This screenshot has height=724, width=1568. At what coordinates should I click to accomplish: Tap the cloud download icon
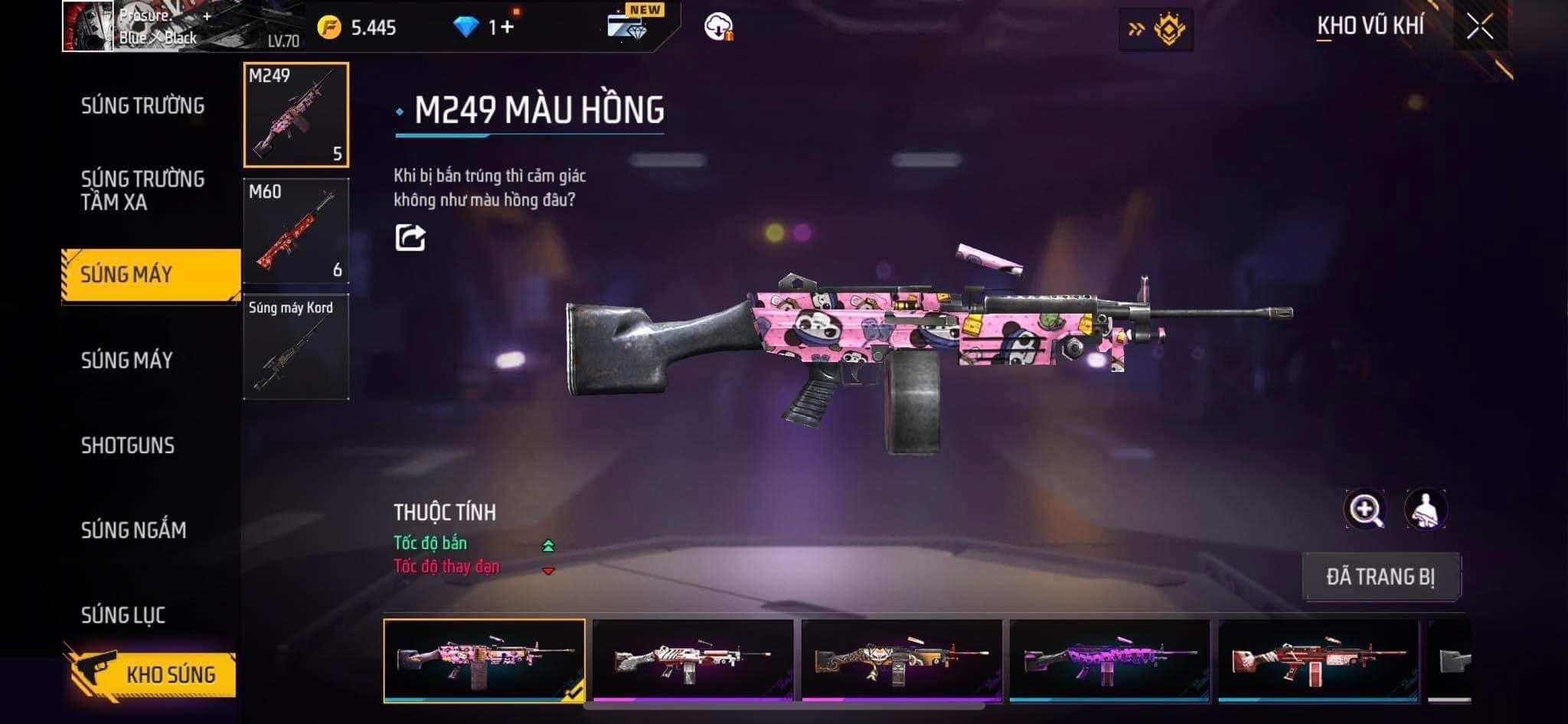click(x=718, y=27)
